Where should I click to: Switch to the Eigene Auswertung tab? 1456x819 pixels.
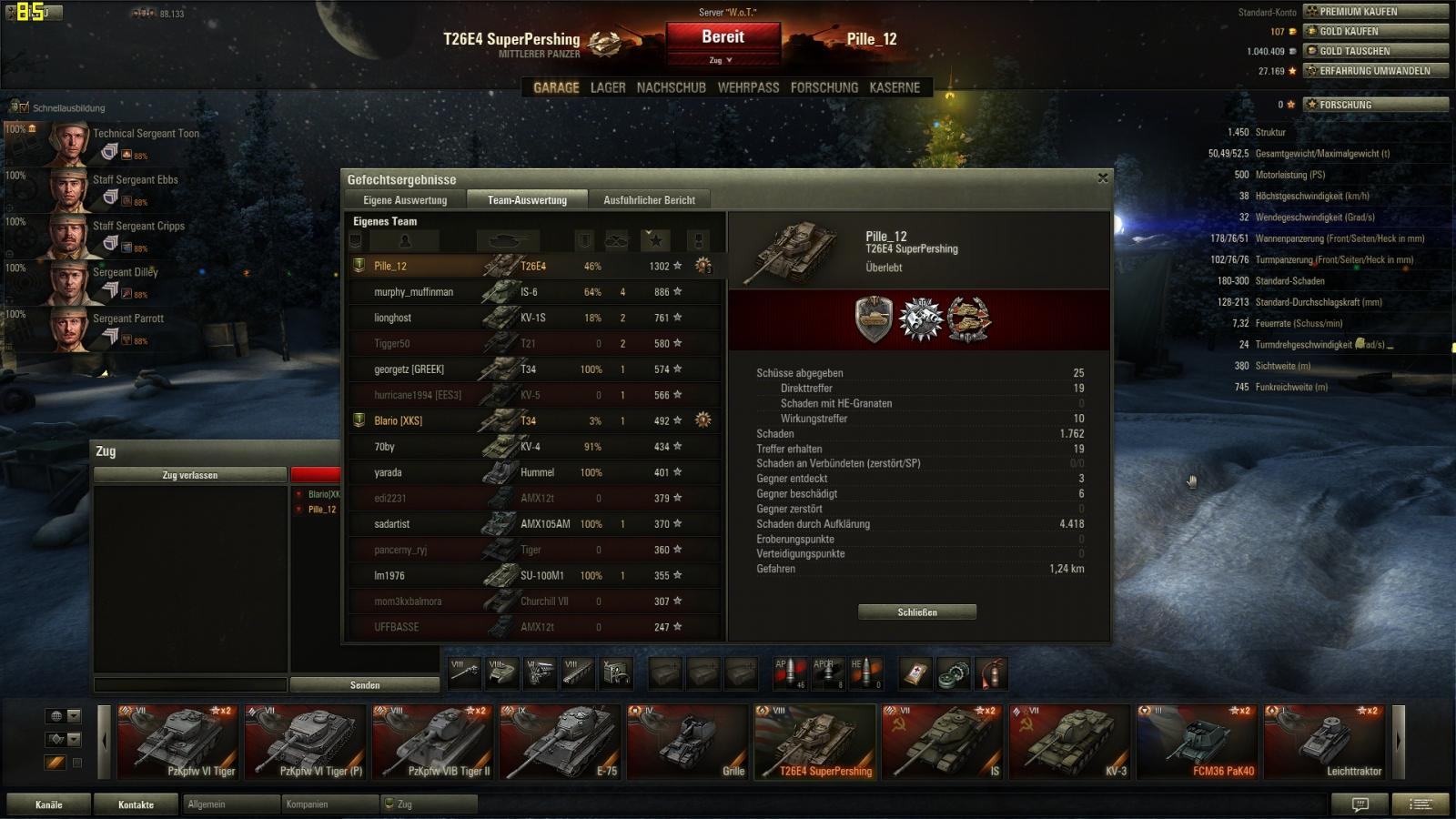click(x=405, y=200)
